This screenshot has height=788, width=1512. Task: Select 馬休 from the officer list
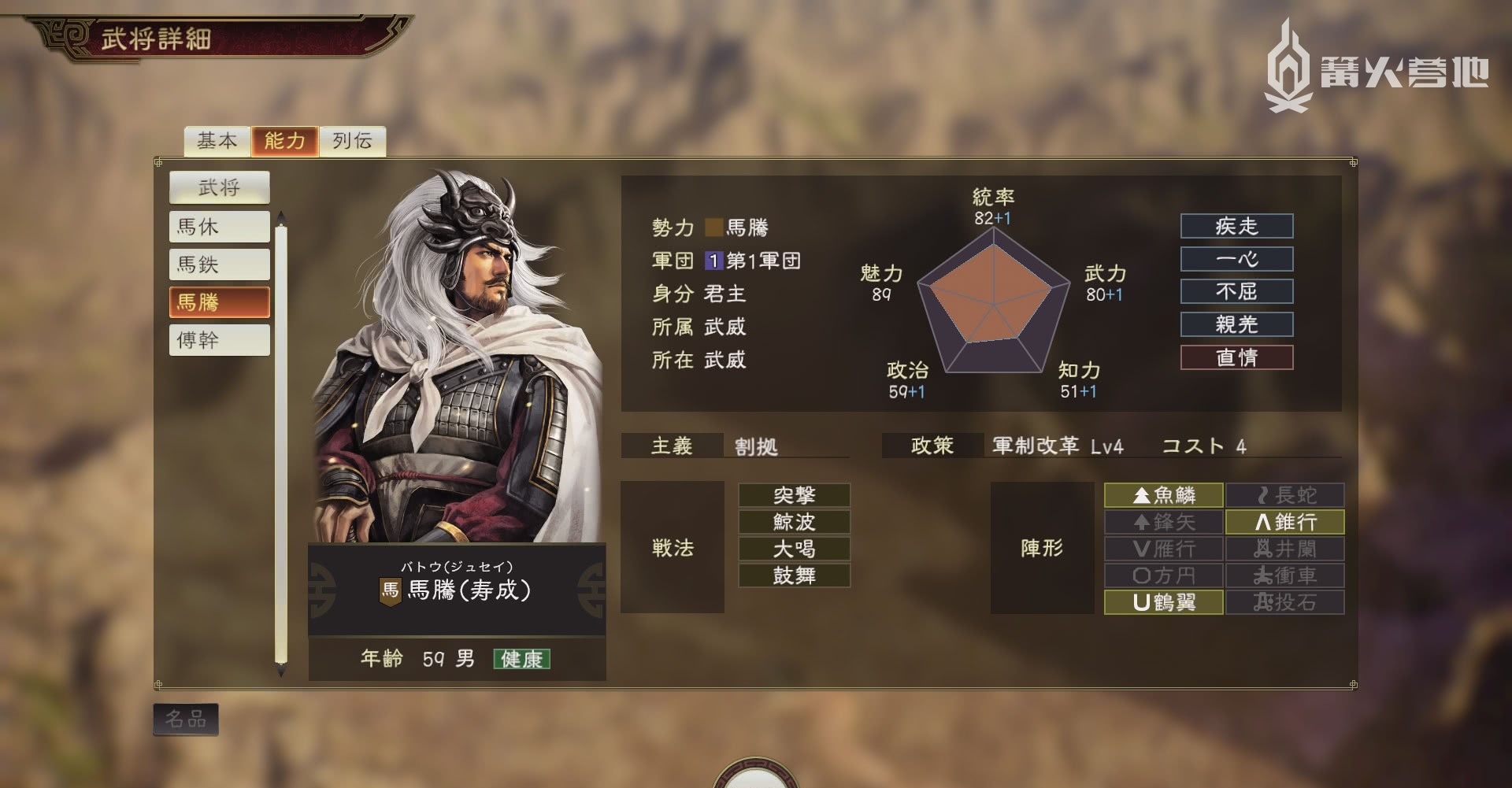click(219, 227)
